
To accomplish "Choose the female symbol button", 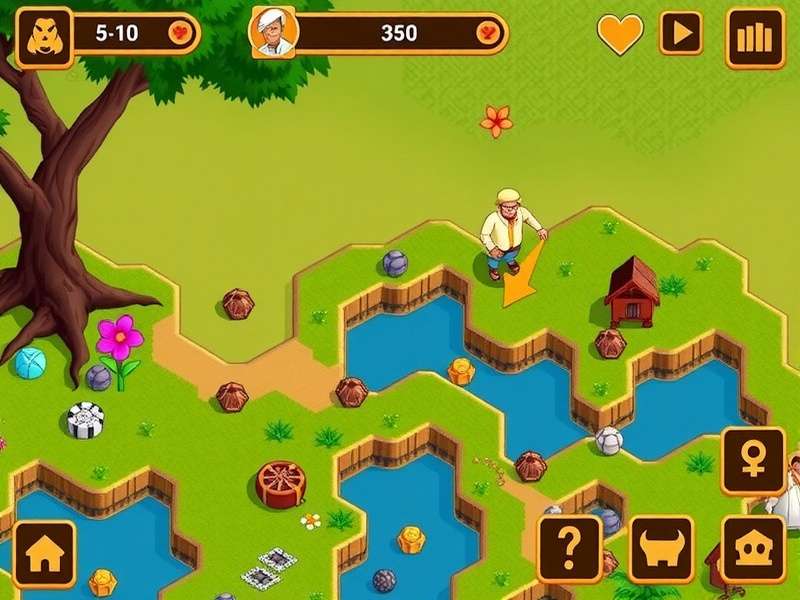I will tap(752, 461).
